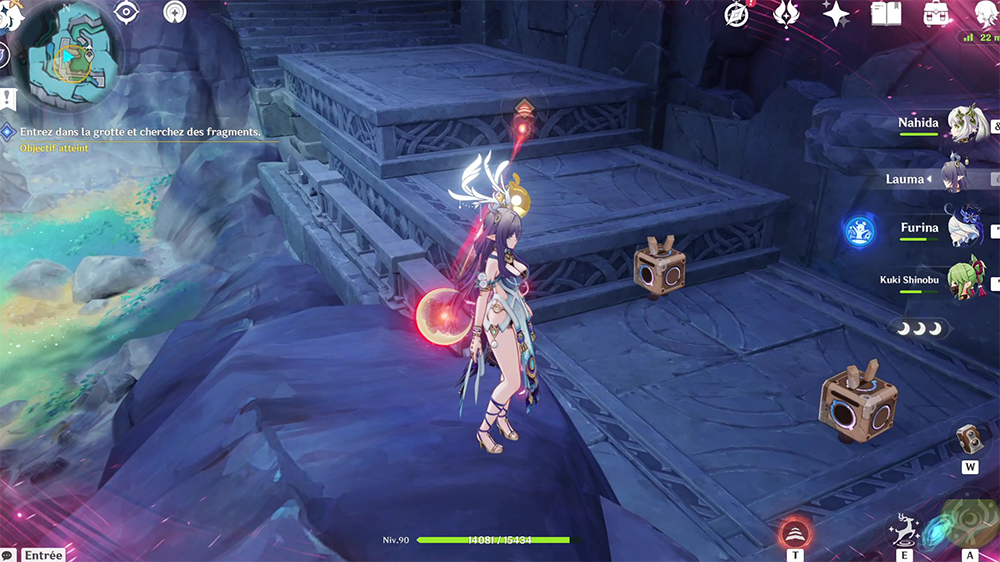1000x562 pixels.
Task: Activate the deer elemental skill
Action: (906, 530)
